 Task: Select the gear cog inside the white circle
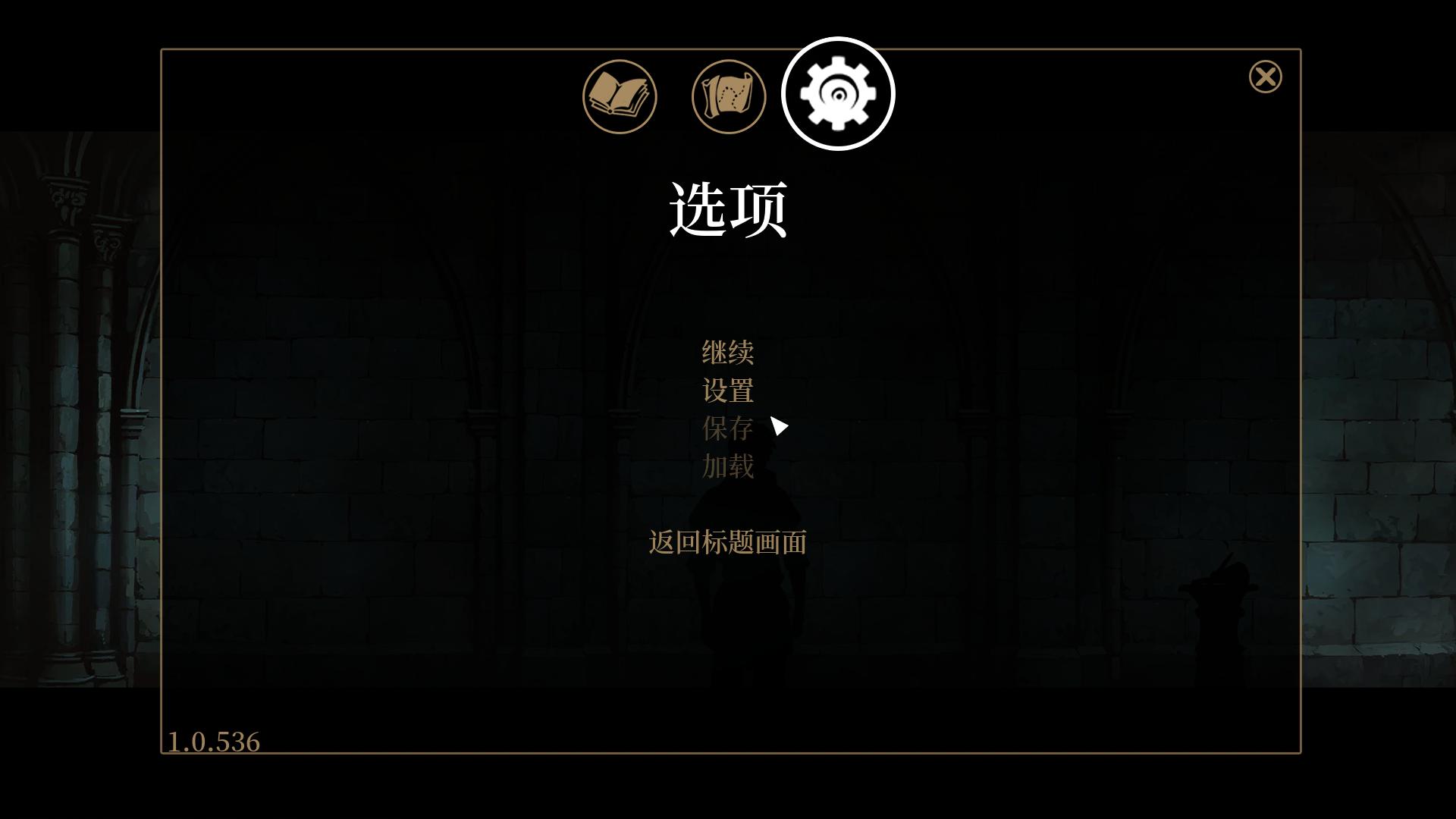click(837, 92)
